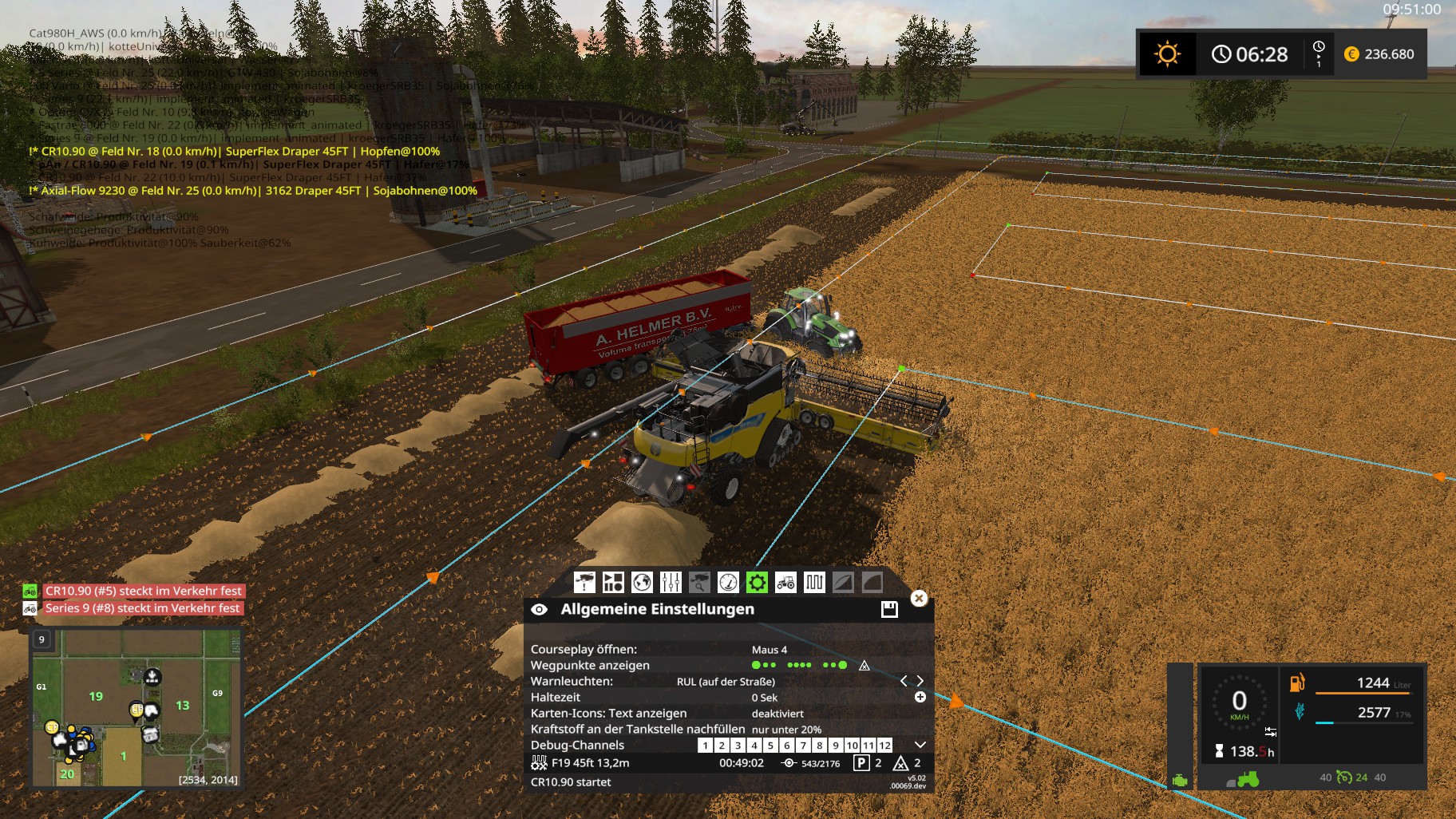Click the magnifier course search icon
Viewport: 1456px width, 819px height.
[698, 582]
